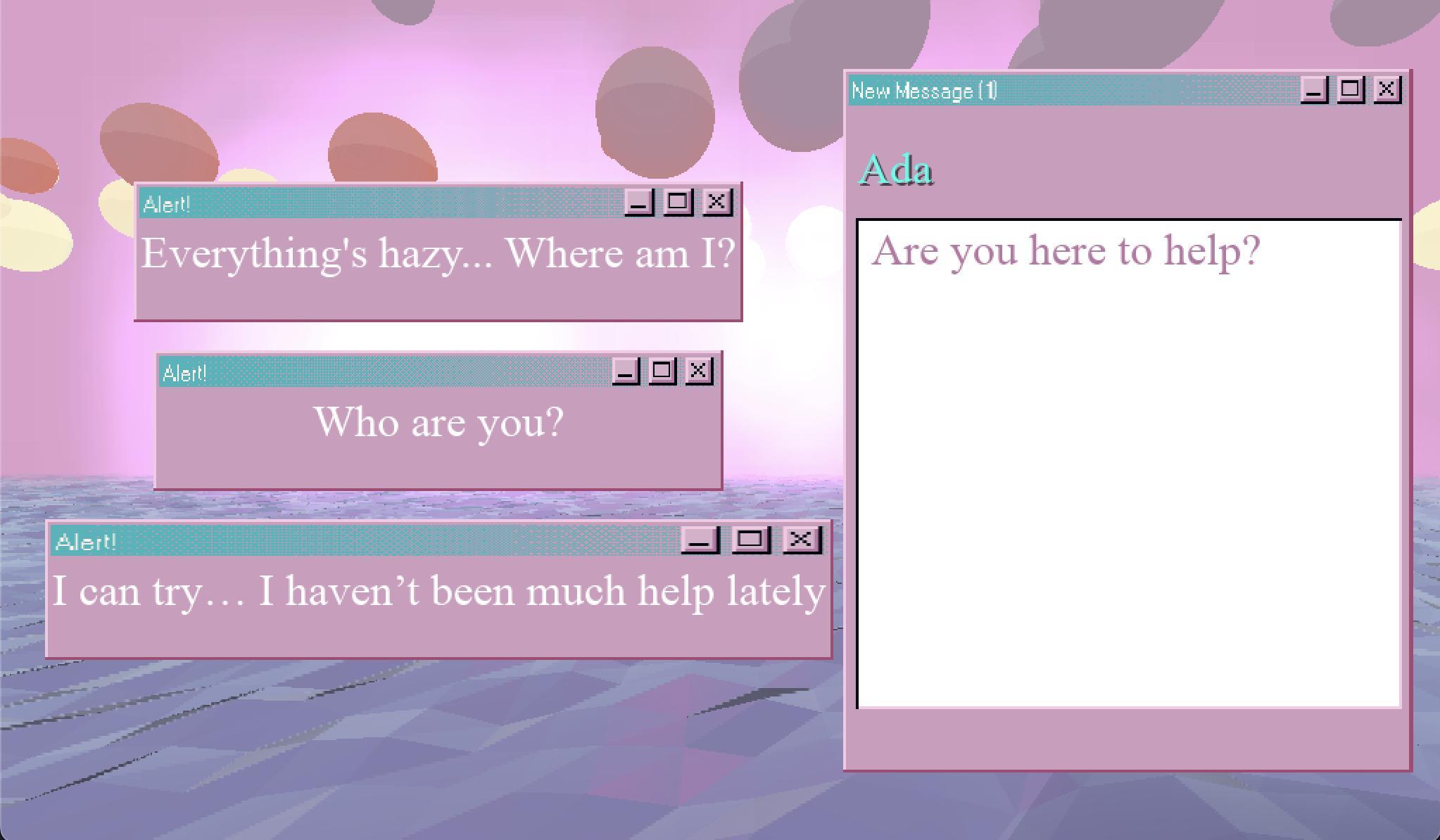This screenshot has height=840, width=1440.
Task: Click the white message area to reply
Action: pos(1126,492)
